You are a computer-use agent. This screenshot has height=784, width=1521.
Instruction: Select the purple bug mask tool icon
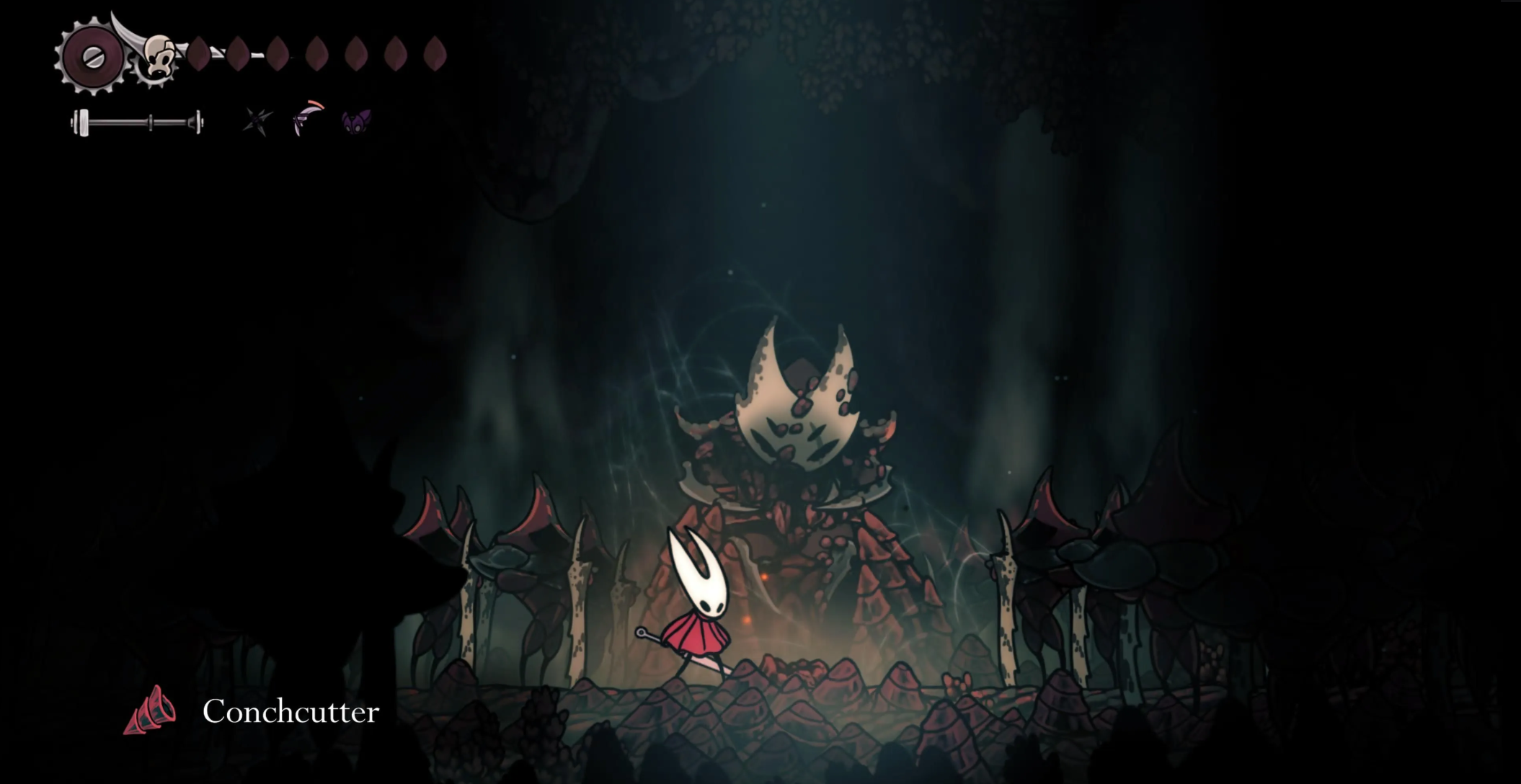tap(356, 121)
